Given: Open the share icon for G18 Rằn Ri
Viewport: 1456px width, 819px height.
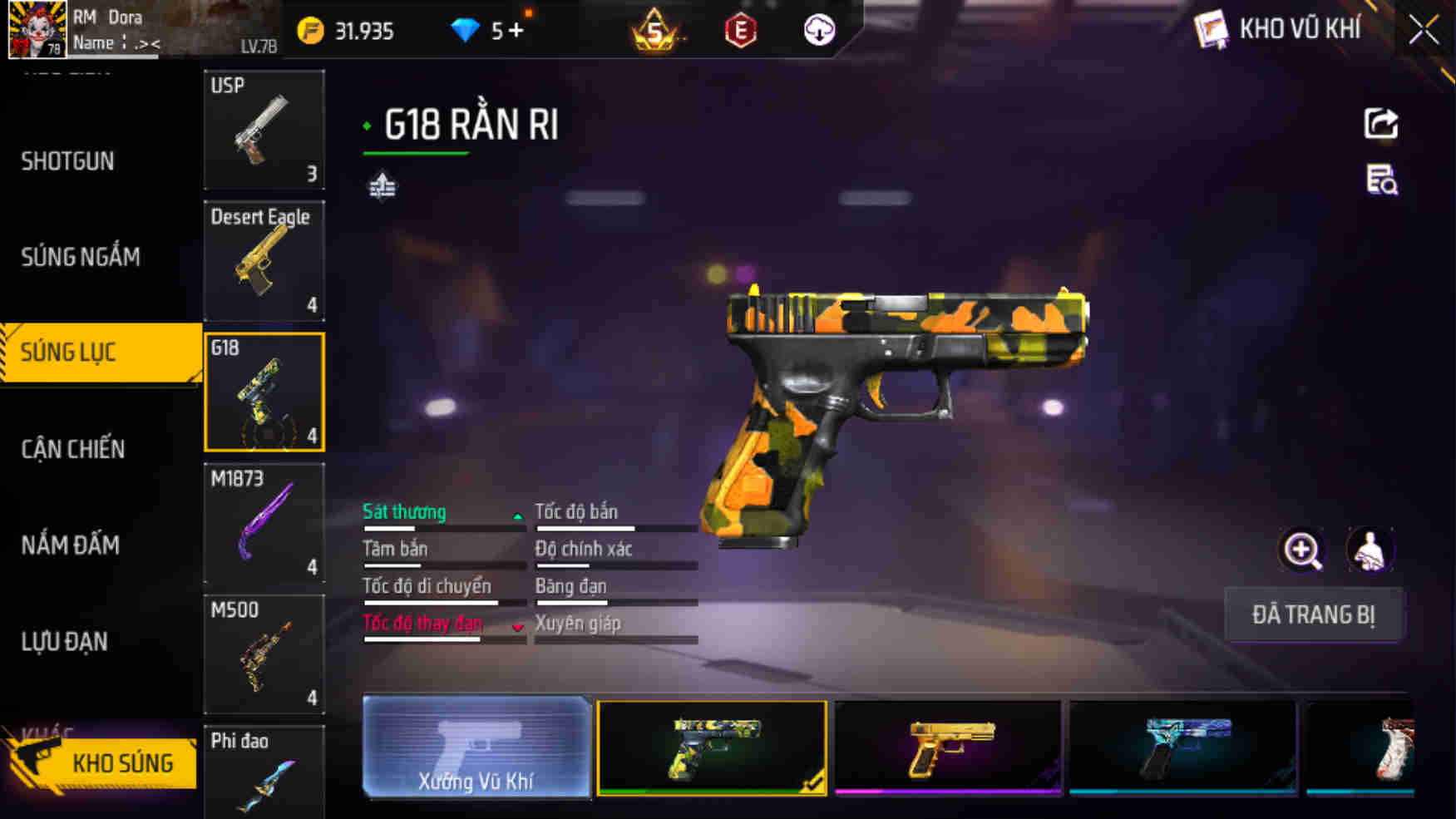Looking at the screenshot, I should pos(1380,123).
